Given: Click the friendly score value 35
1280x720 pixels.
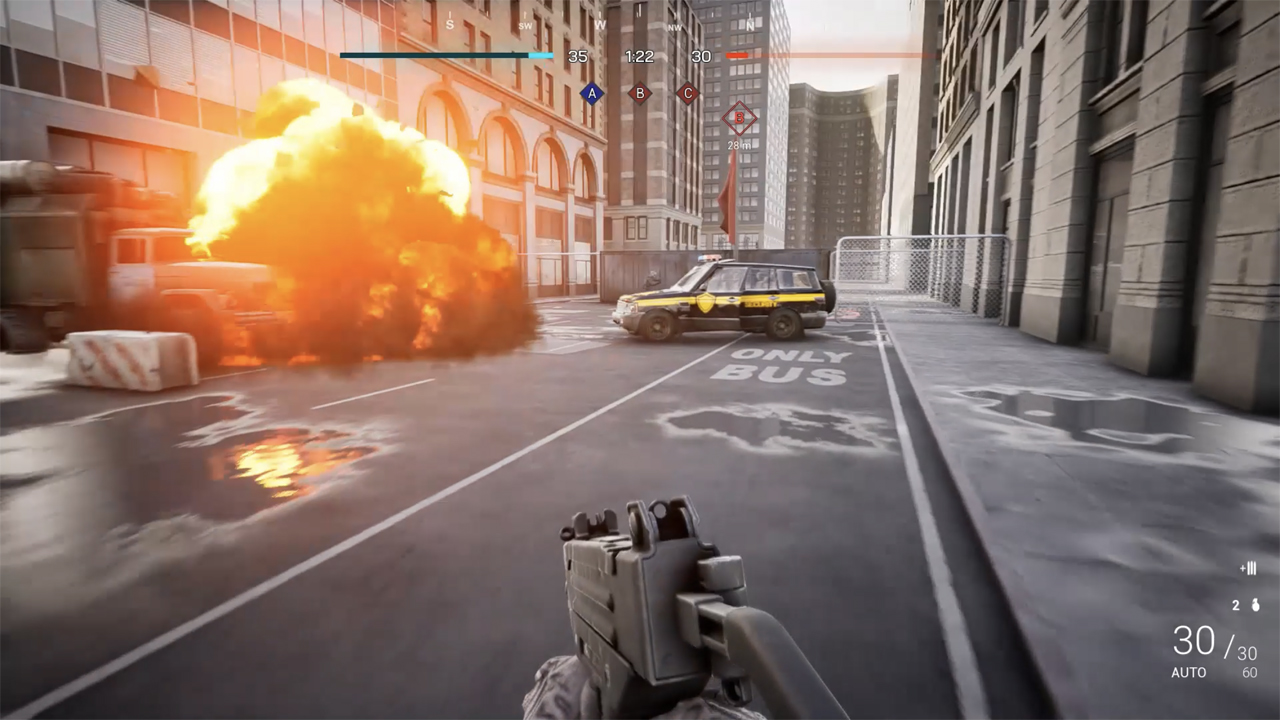Looking at the screenshot, I should [577, 56].
